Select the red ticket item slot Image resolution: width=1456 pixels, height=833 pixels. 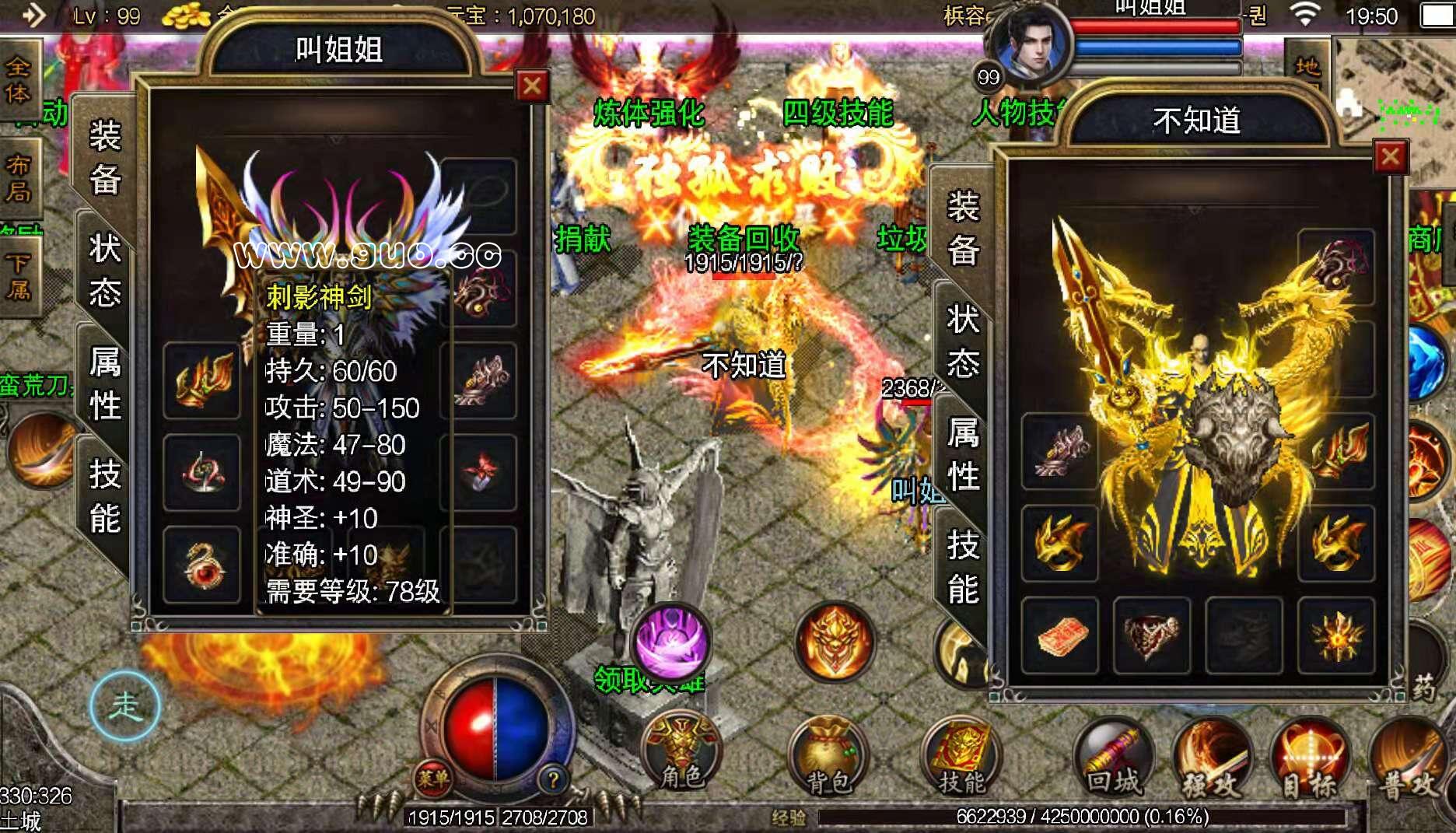[x=1059, y=635]
